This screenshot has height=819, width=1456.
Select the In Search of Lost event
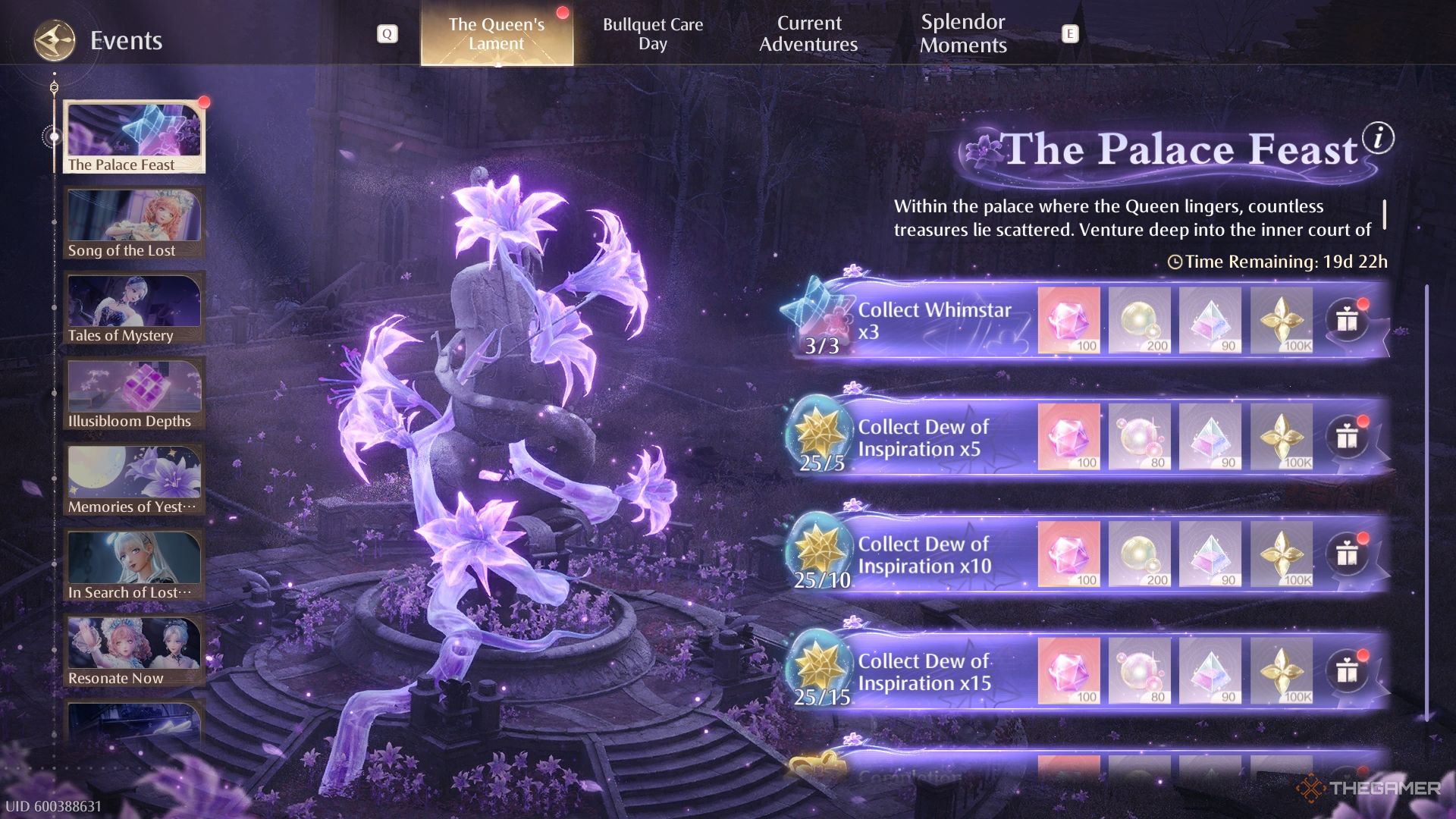point(134,566)
